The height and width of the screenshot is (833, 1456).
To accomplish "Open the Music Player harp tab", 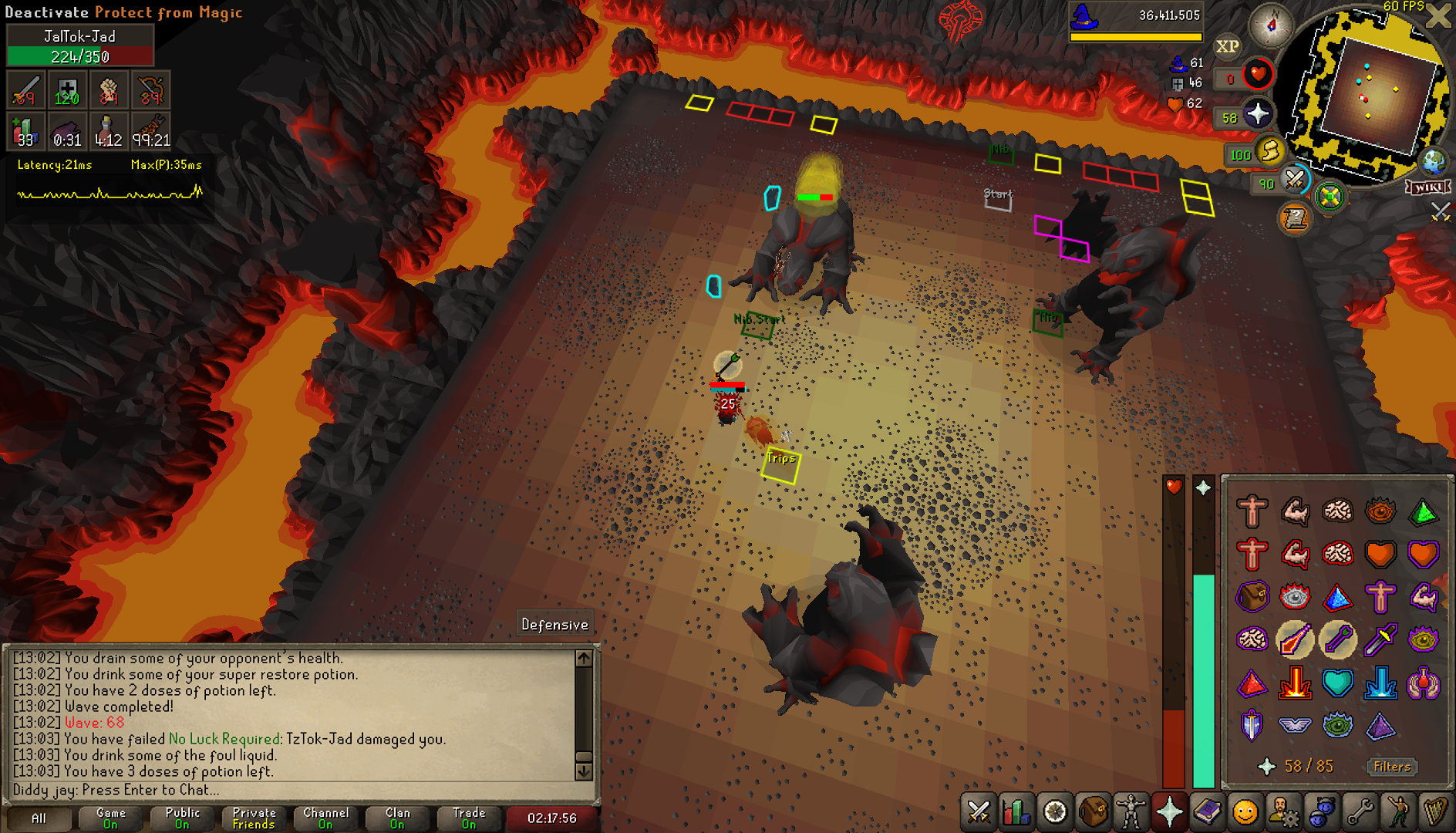I will (1434, 812).
